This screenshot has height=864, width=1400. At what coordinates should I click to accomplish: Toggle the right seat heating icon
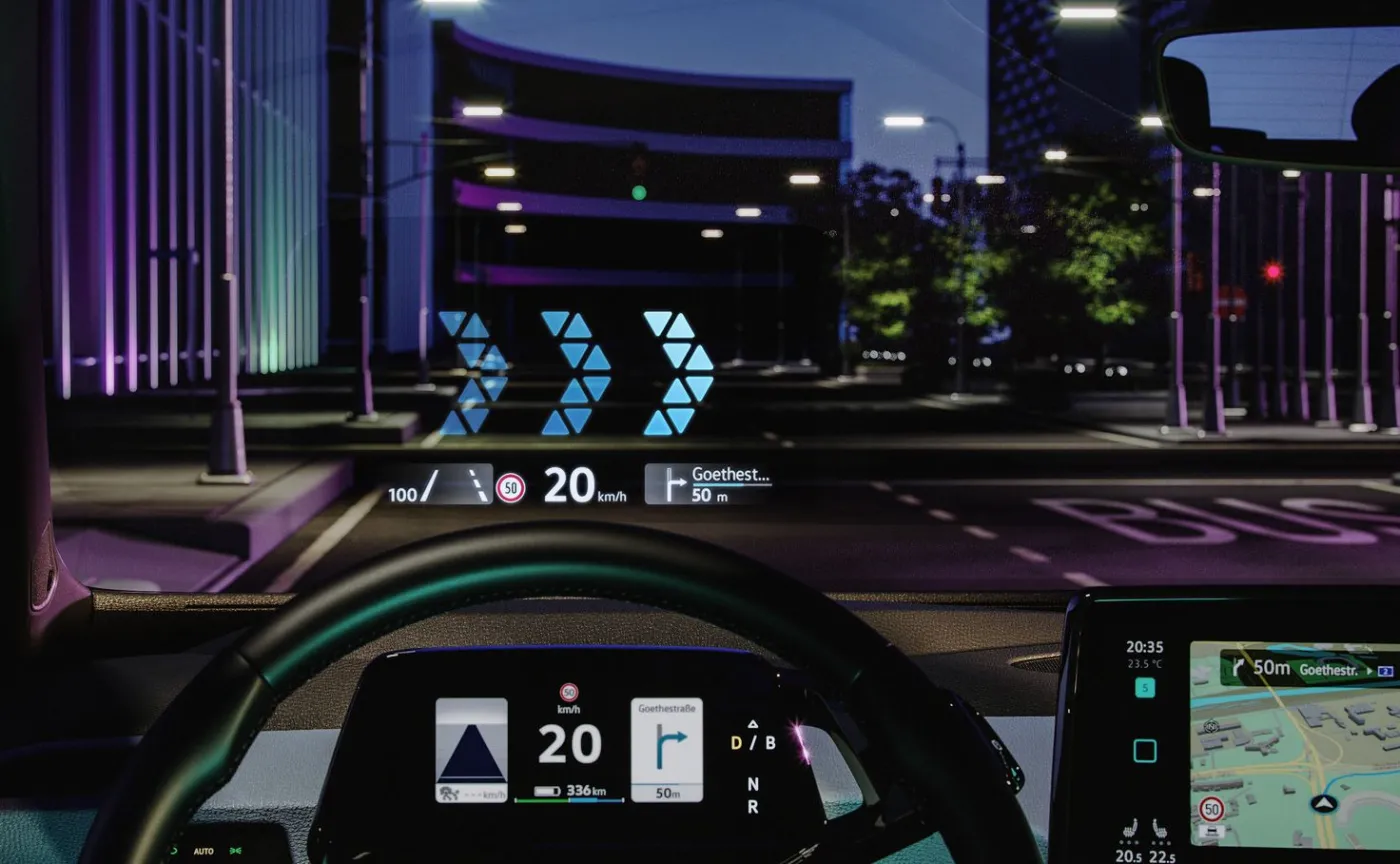[x=1162, y=830]
